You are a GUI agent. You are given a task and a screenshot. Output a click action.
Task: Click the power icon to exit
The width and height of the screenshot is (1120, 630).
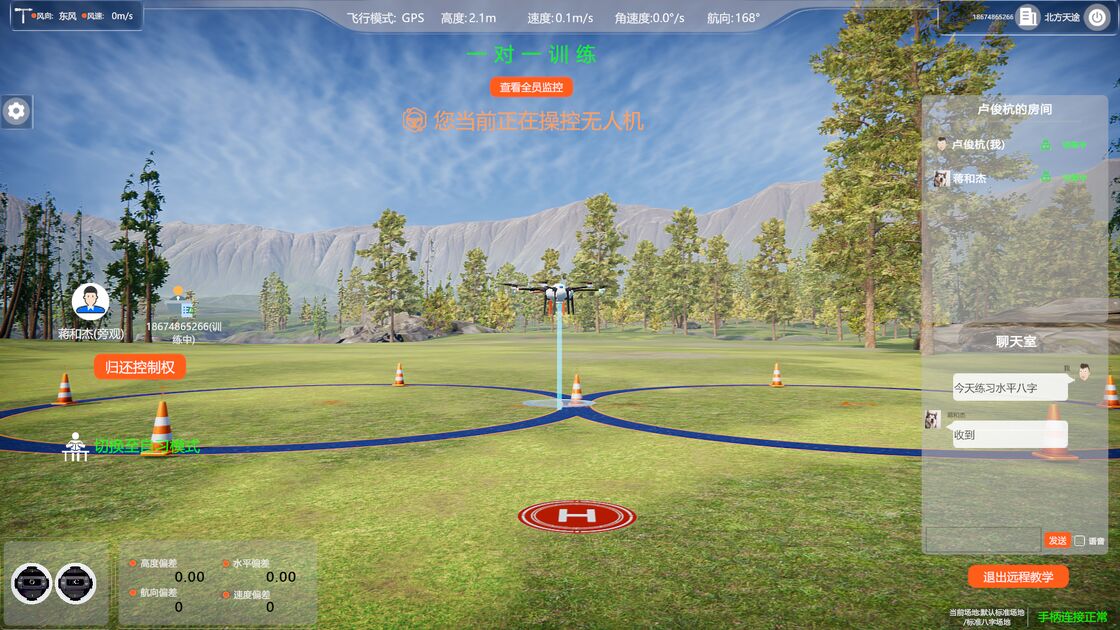pos(1097,17)
